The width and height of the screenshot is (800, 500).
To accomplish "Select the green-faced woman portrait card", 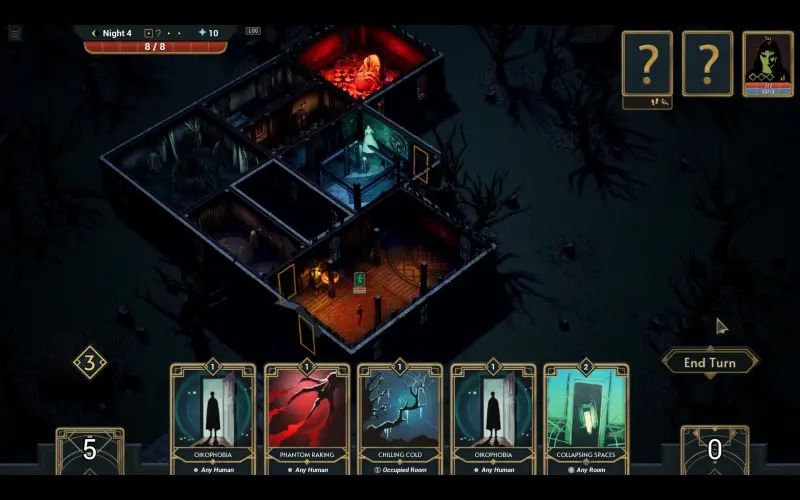I will [767, 64].
